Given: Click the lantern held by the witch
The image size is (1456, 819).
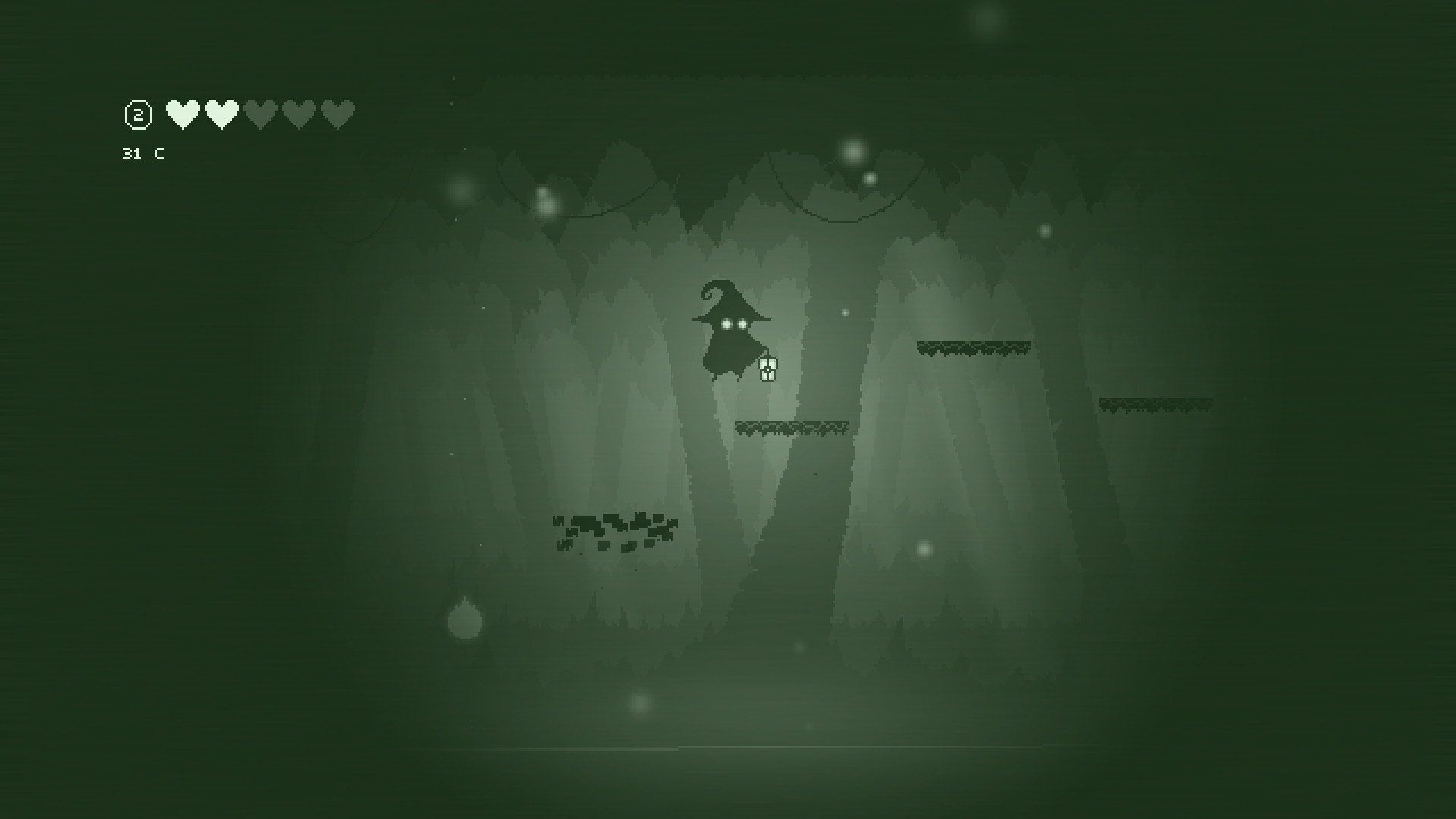Looking at the screenshot, I should click(x=767, y=369).
